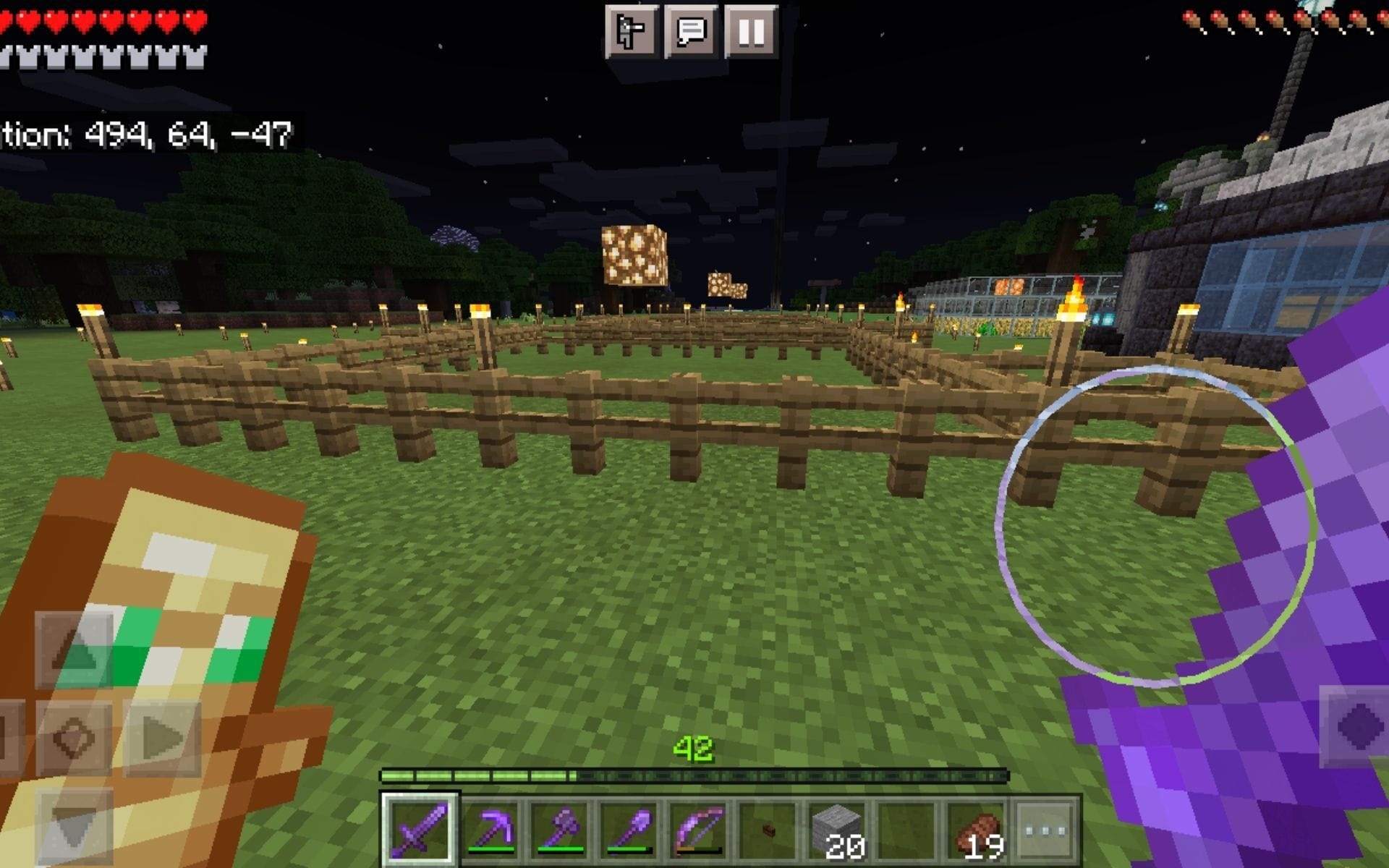
Task: Open the emote button at the top center
Action: pos(631,30)
